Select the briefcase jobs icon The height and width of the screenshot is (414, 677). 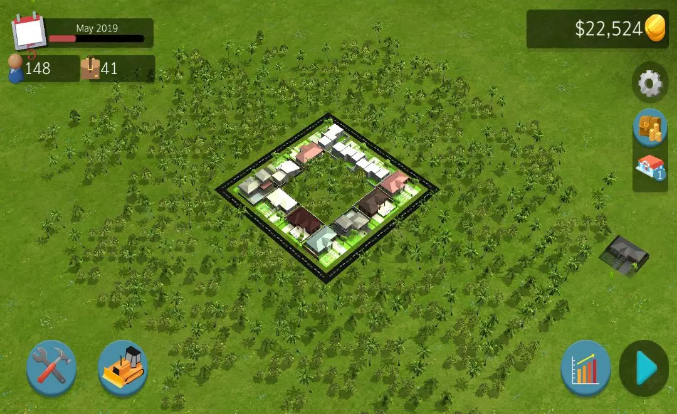tap(90, 68)
